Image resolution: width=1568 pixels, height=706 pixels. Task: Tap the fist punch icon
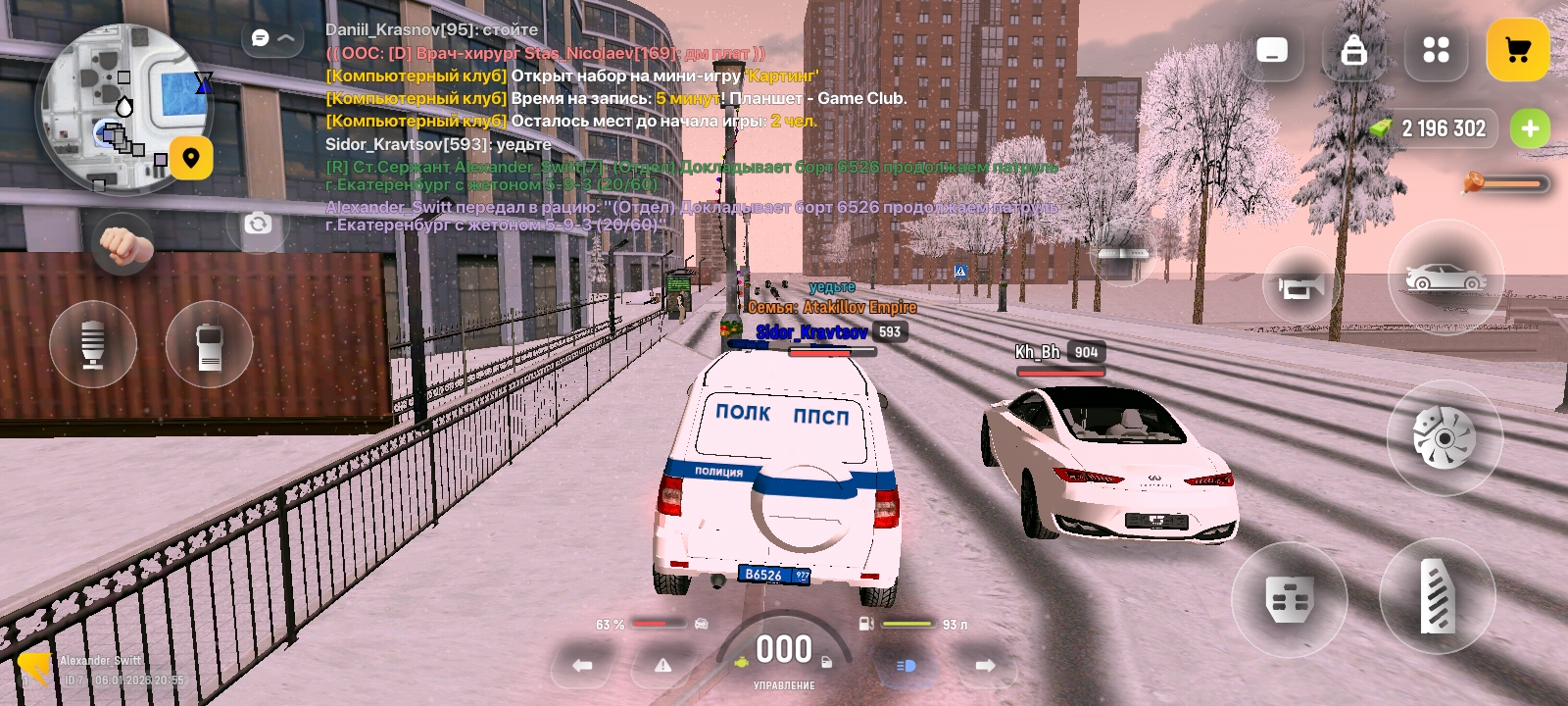pos(123,245)
